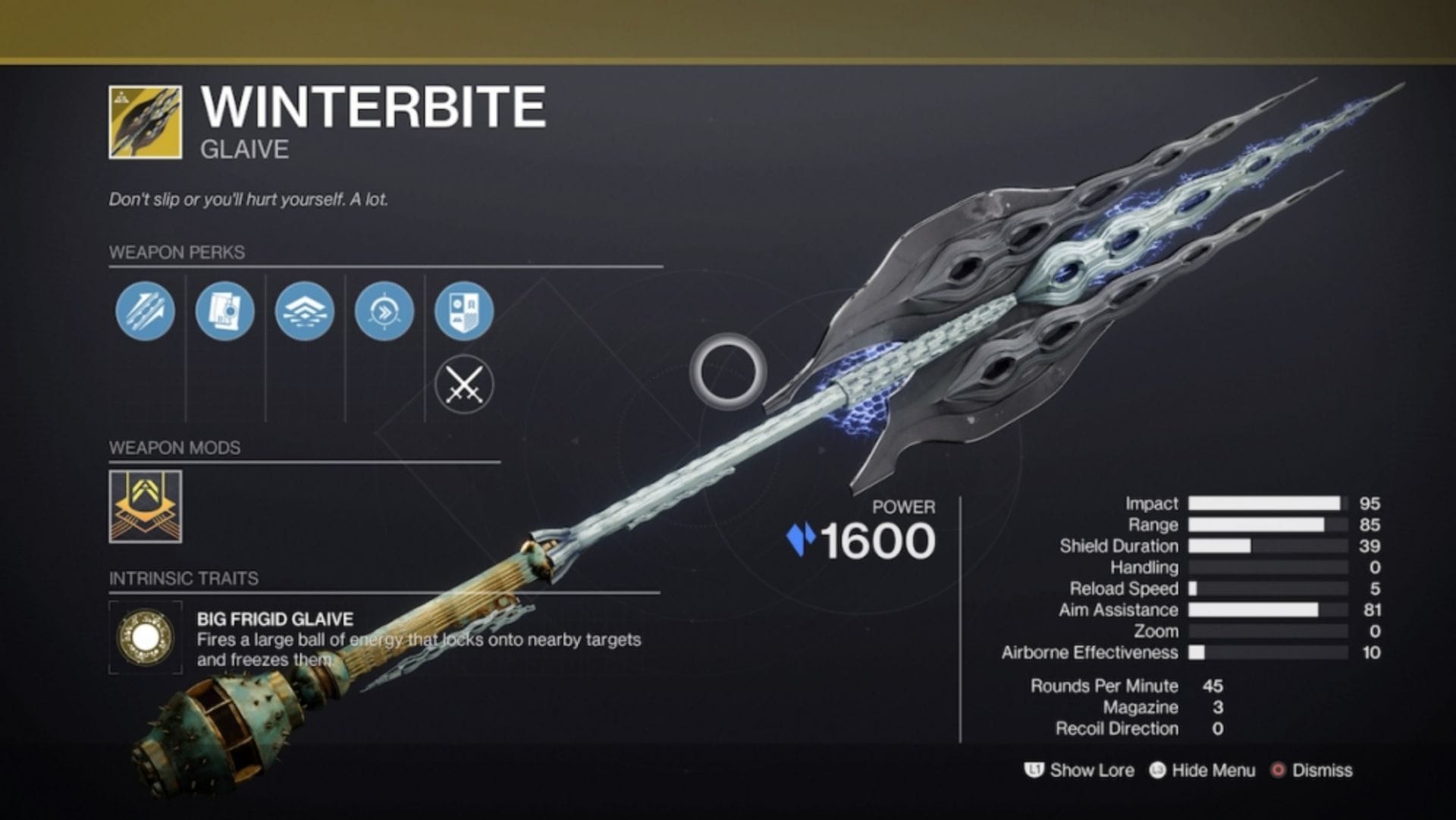
Task: Select the layered chevron haft perk icon
Action: point(305,311)
